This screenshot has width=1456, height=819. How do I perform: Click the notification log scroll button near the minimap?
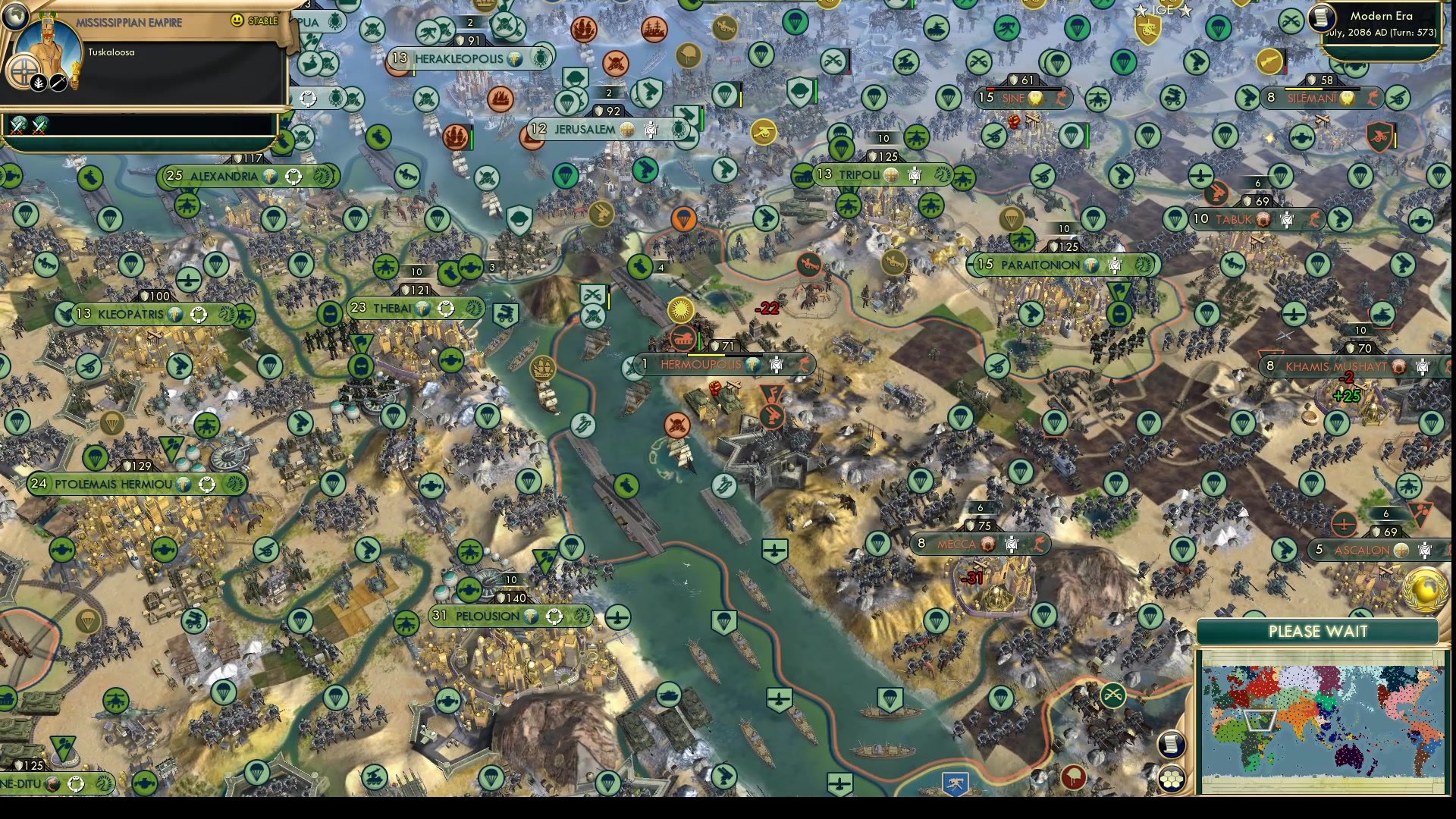coord(1172,745)
